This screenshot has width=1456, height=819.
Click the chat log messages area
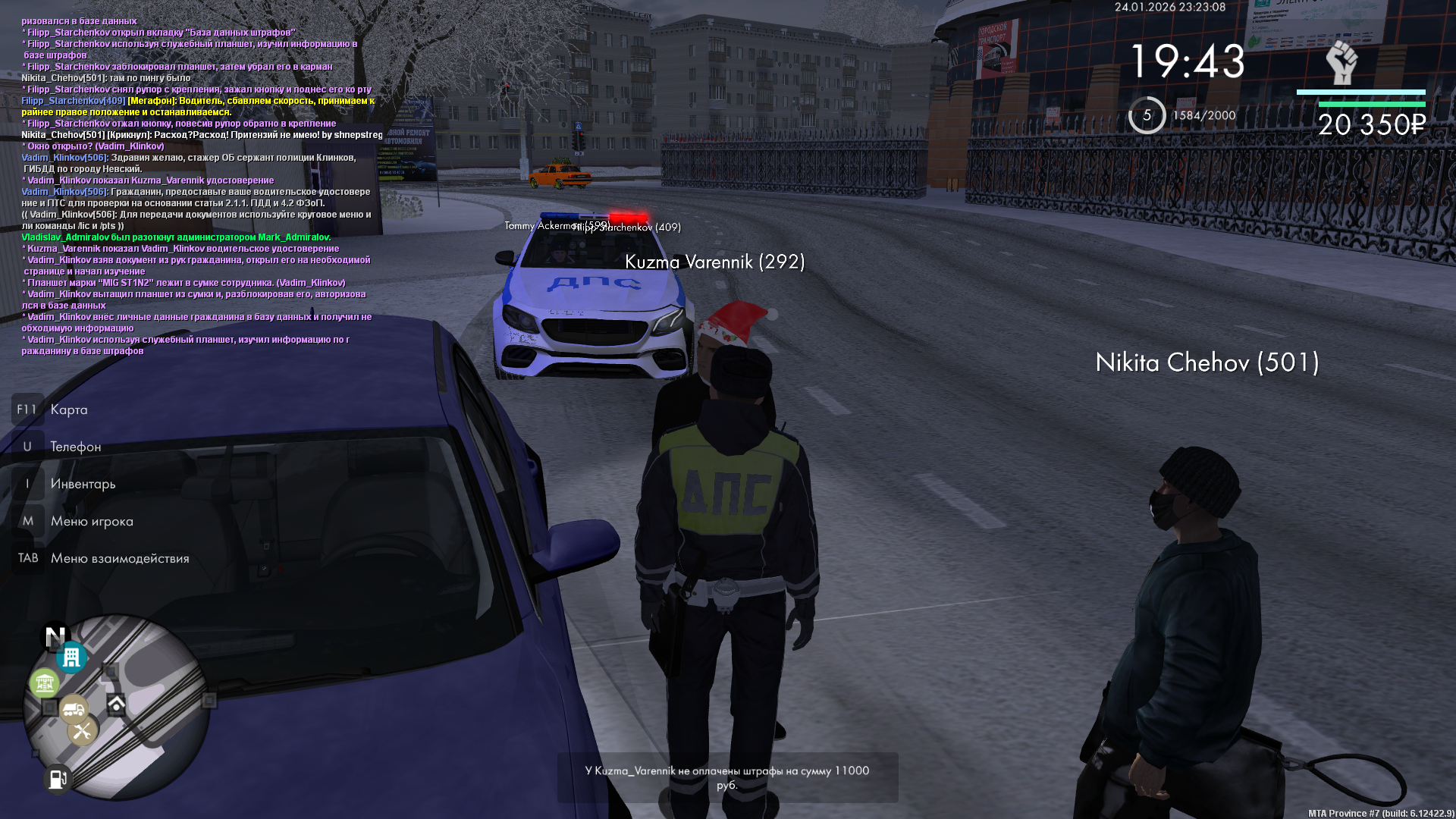tap(197, 186)
